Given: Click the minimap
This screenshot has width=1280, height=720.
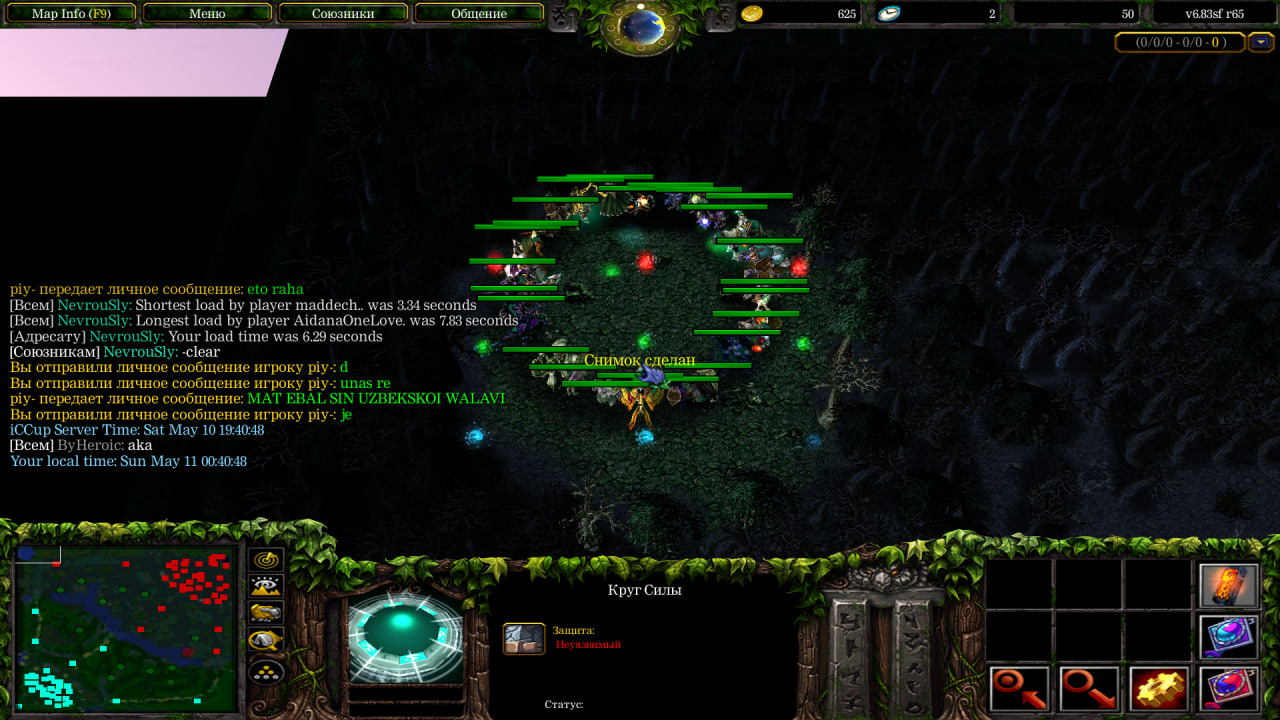Looking at the screenshot, I should coord(125,628).
